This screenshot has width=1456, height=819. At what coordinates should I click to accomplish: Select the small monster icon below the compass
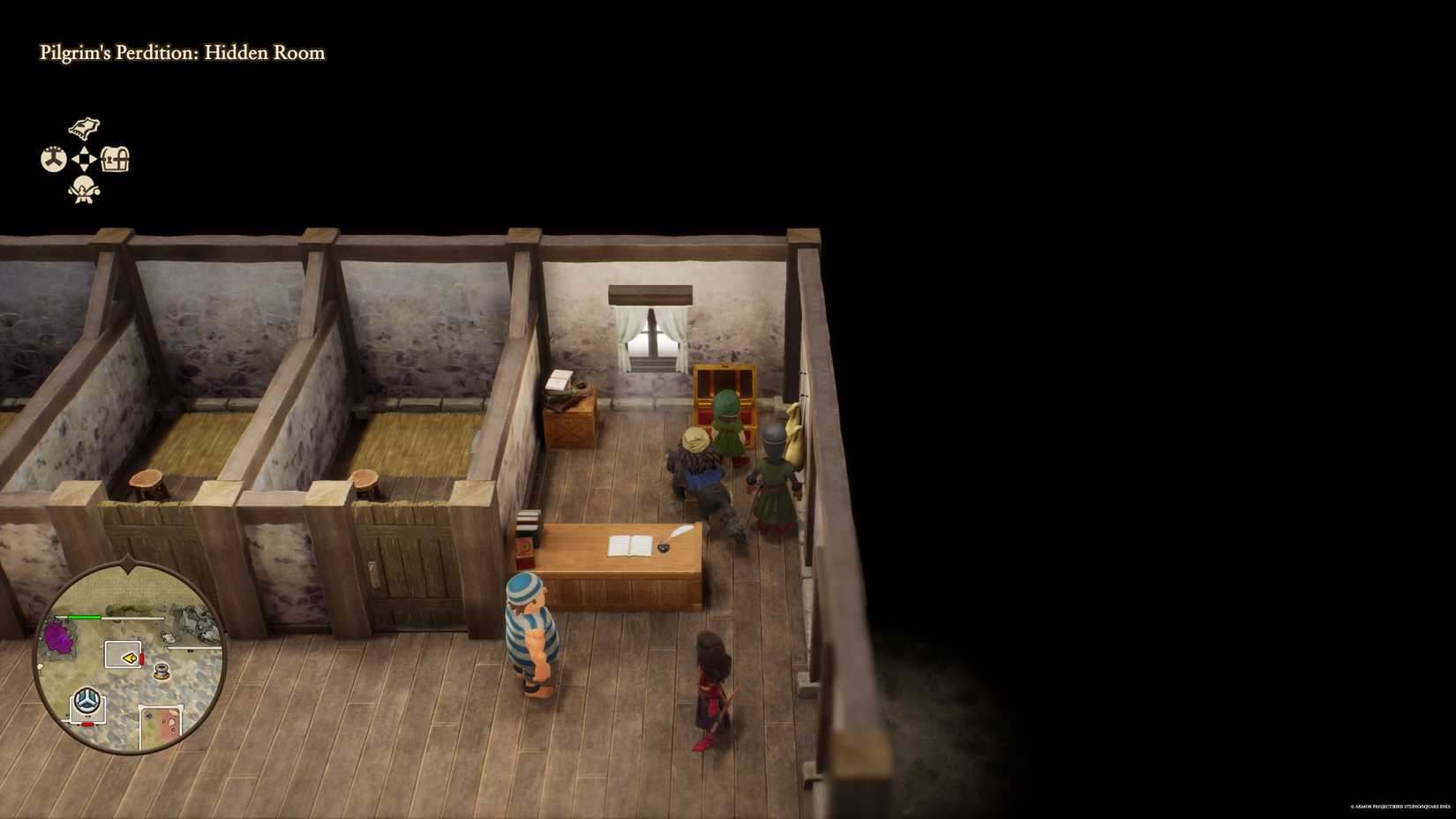(x=83, y=188)
